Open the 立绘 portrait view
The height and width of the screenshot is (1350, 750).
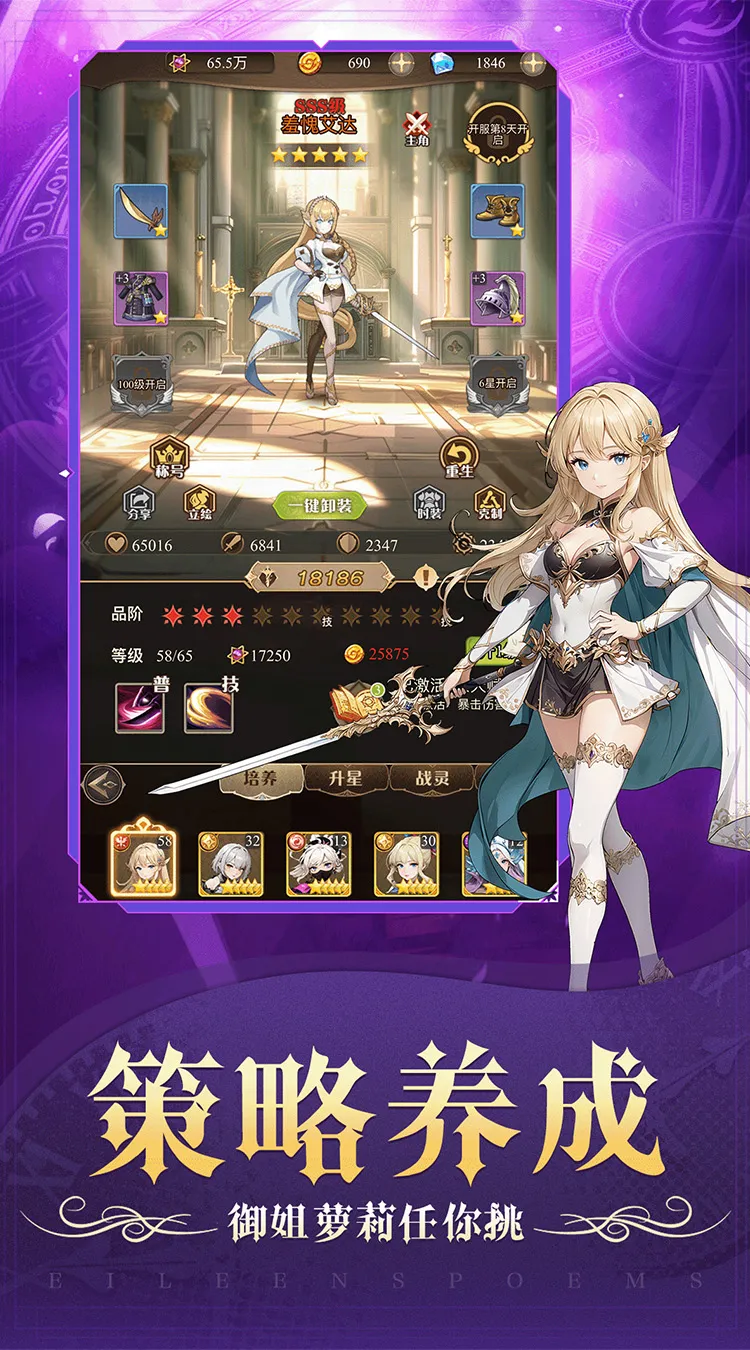pos(199,501)
